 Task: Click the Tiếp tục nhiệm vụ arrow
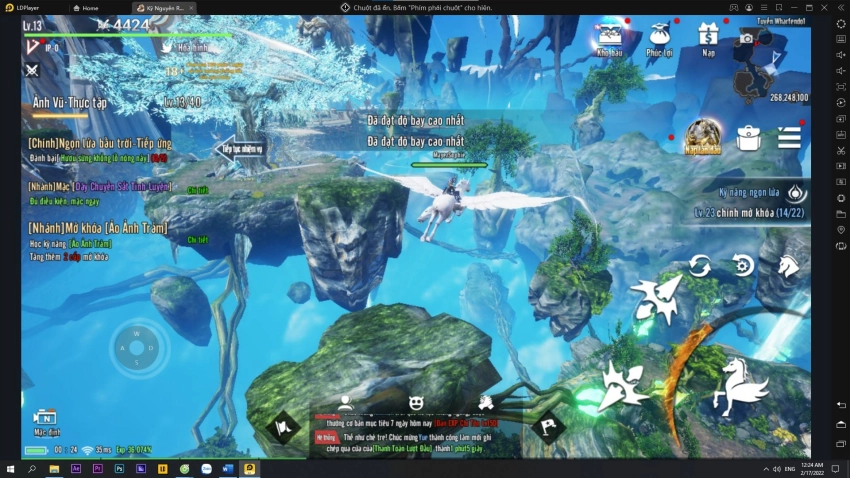click(239, 149)
